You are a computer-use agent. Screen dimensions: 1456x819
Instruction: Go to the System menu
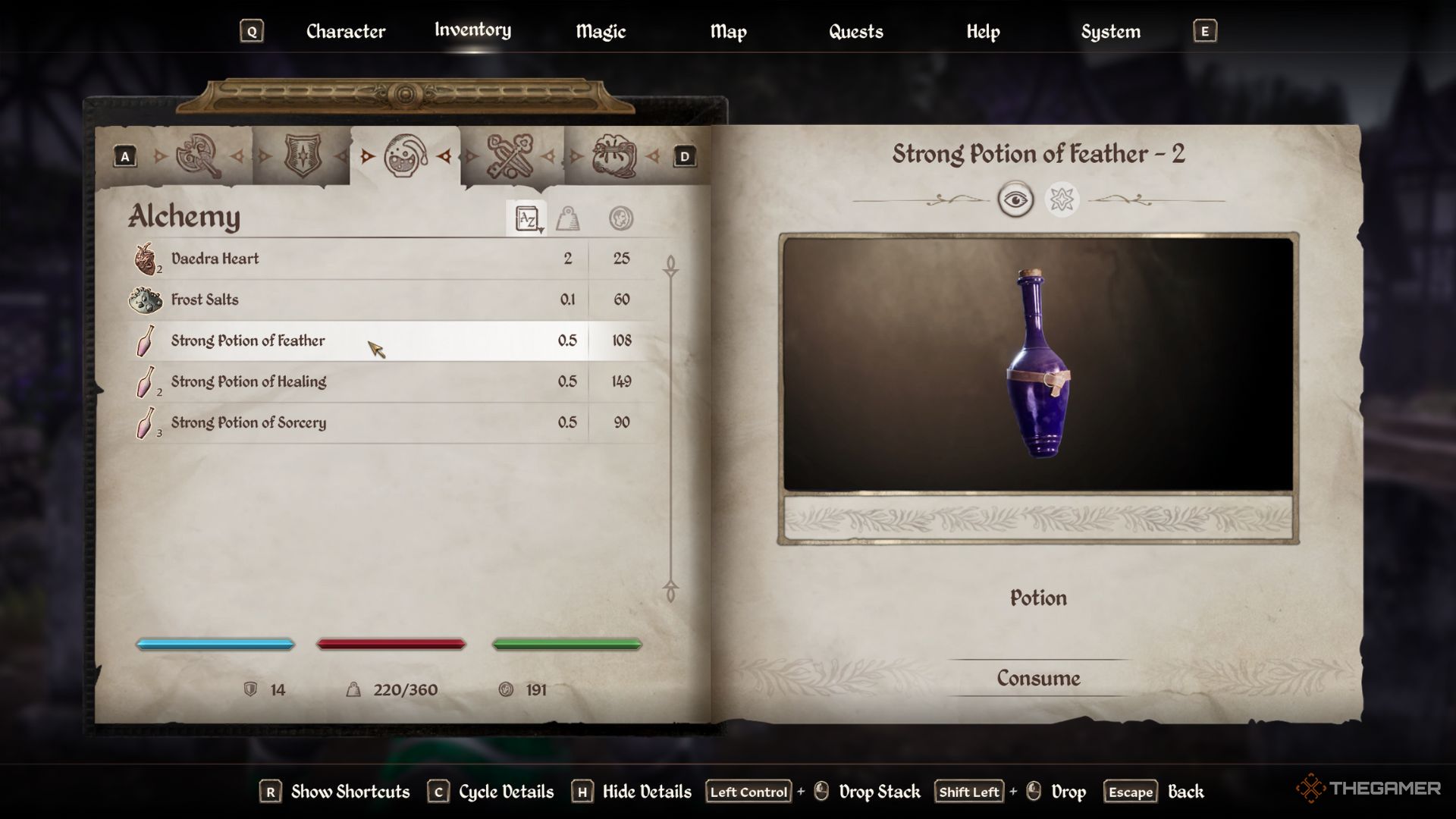[1110, 32]
